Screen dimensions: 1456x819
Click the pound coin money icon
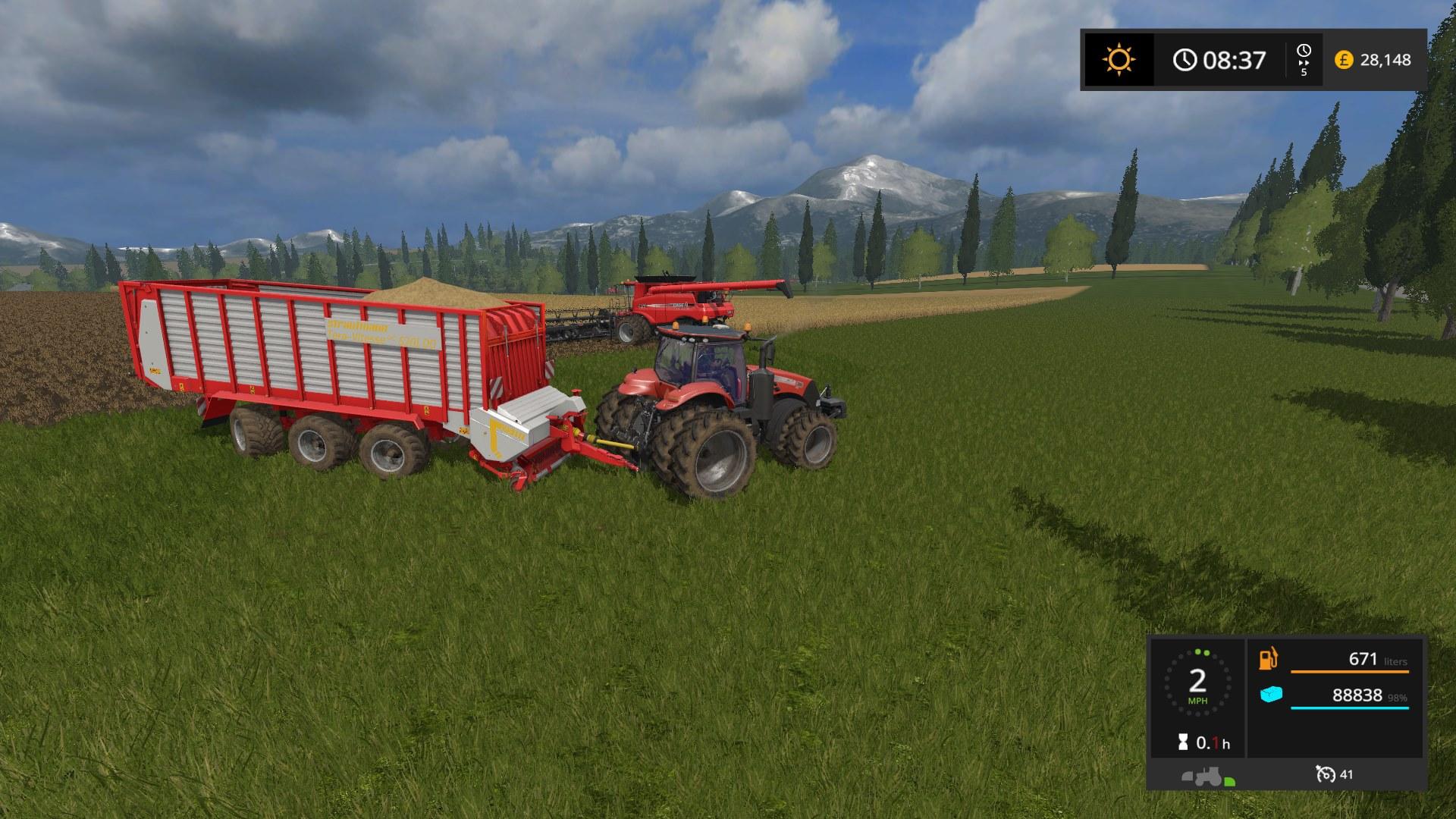tap(1344, 60)
